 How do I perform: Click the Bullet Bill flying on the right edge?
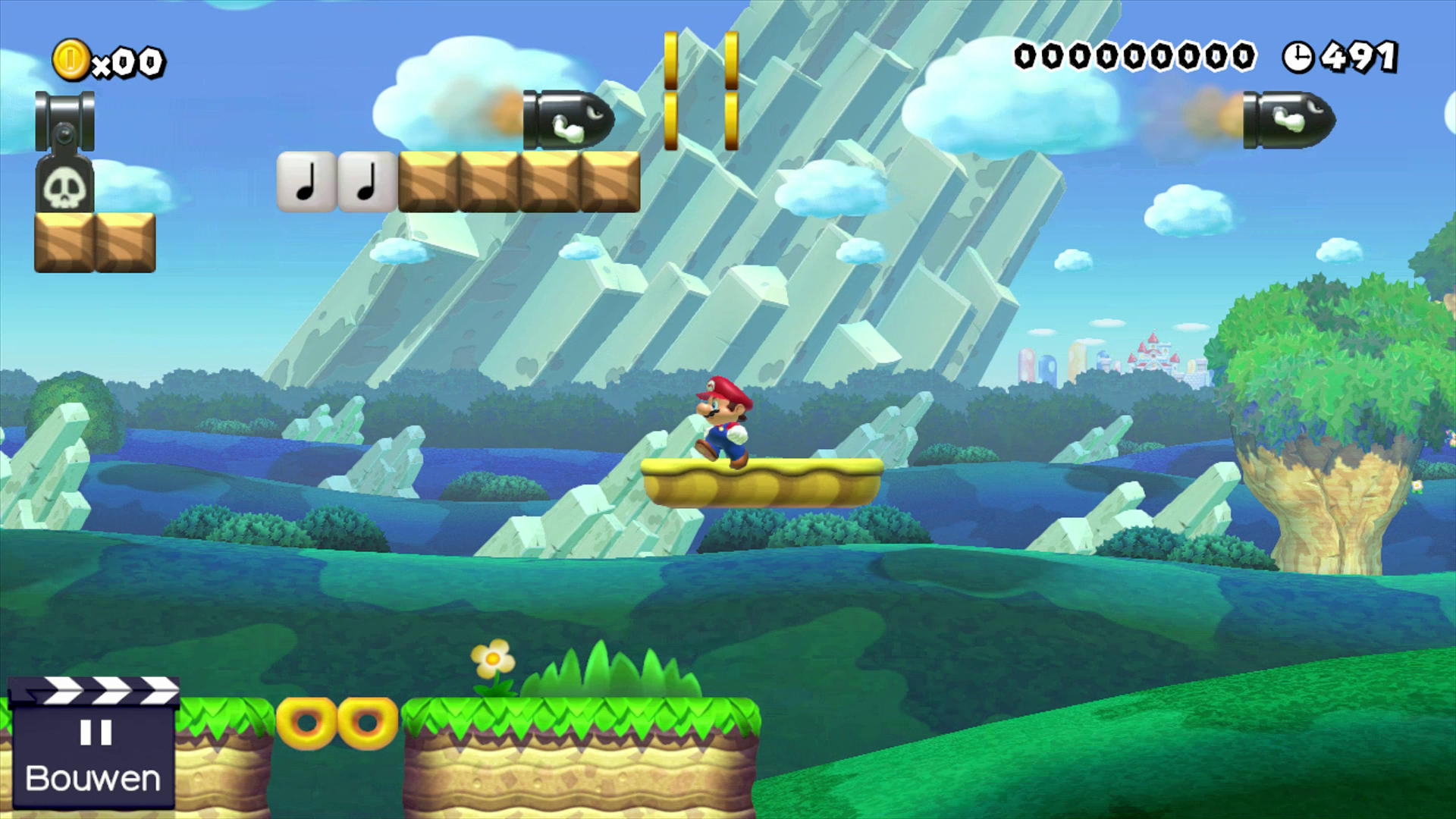click(x=1289, y=118)
